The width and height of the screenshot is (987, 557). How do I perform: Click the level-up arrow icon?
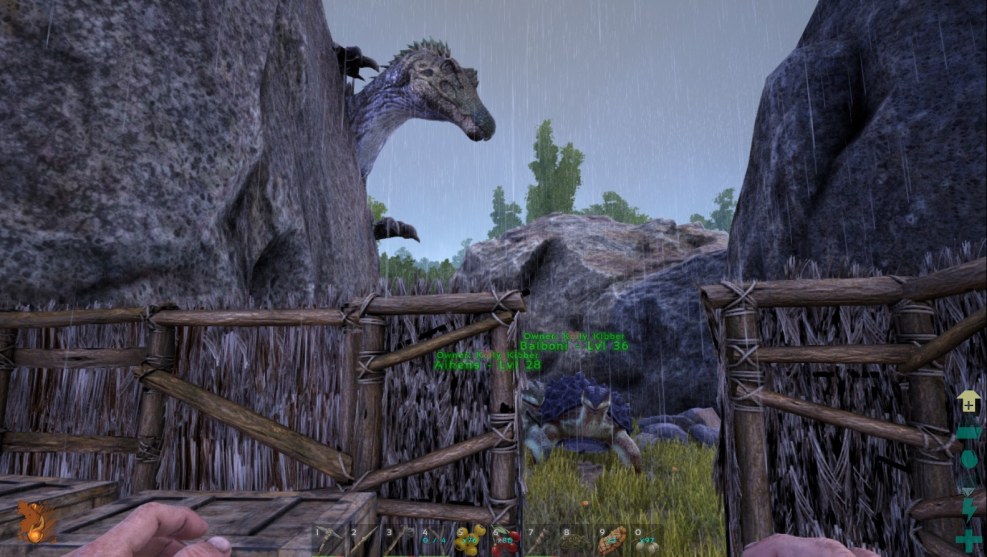click(968, 402)
